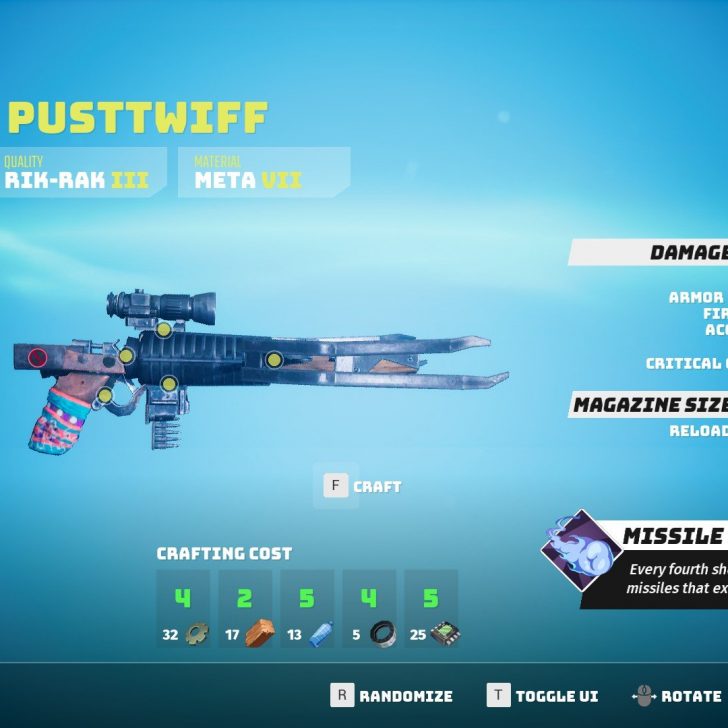The height and width of the screenshot is (728, 728).
Task: Select the gear scrap crafting cost slot
Action: [x=183, y=610]
